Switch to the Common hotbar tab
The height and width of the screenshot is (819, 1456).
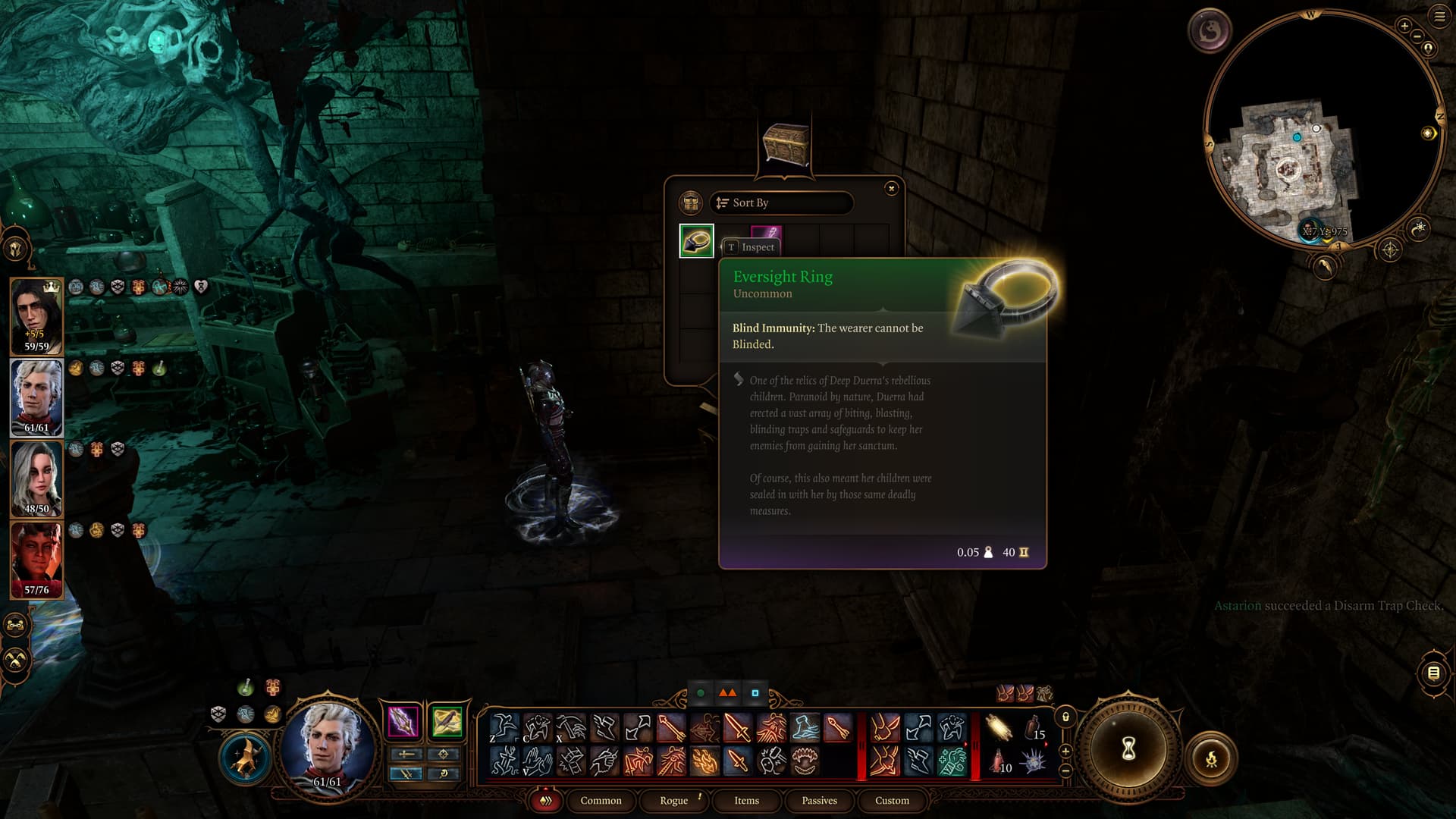601,801
